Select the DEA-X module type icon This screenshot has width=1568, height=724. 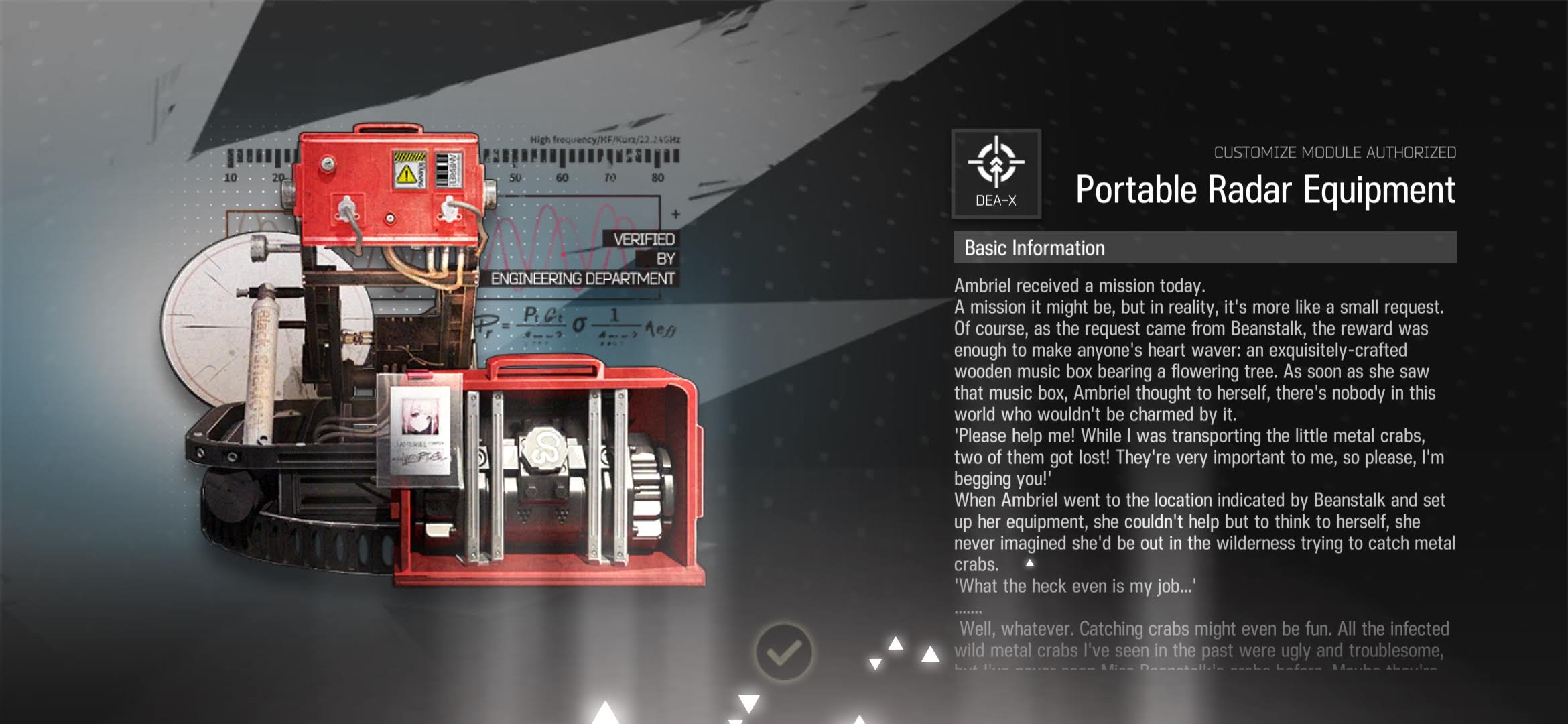pyautogui.click(x=996, y=174)
